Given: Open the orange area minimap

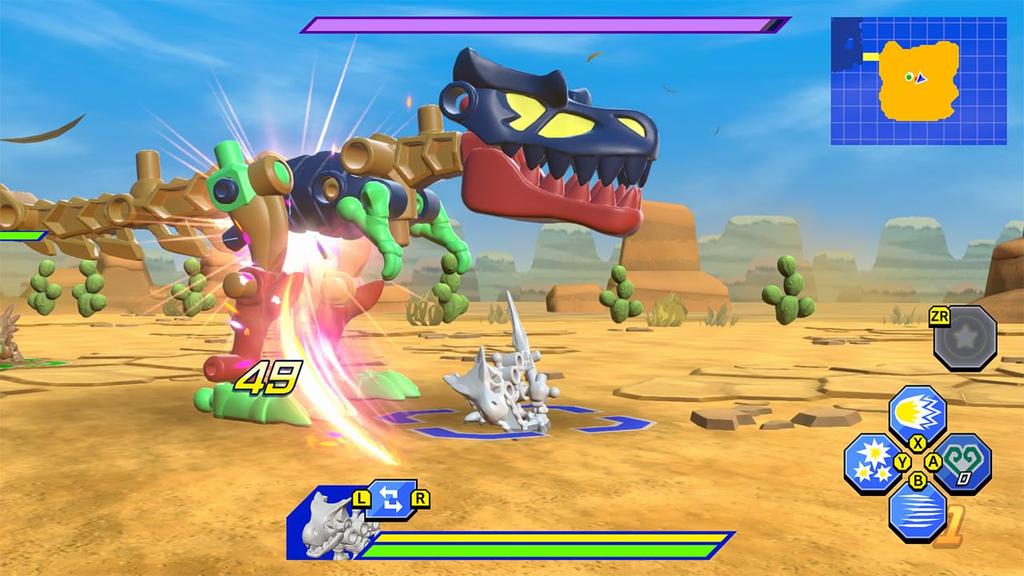Looking at the screenshot, I should [918, 81].
